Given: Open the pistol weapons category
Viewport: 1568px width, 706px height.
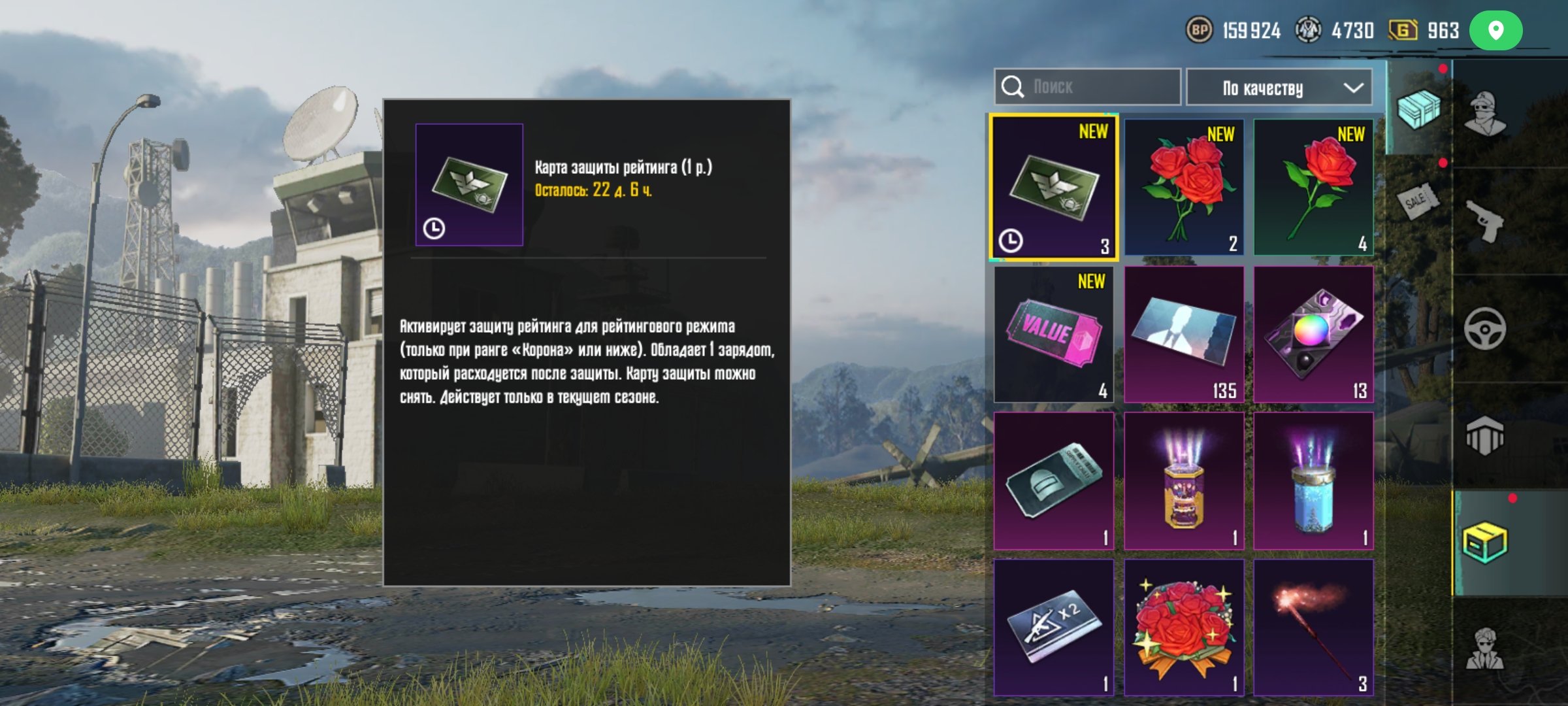Looking at the screenshot, I should click(x=1485, y=221).
